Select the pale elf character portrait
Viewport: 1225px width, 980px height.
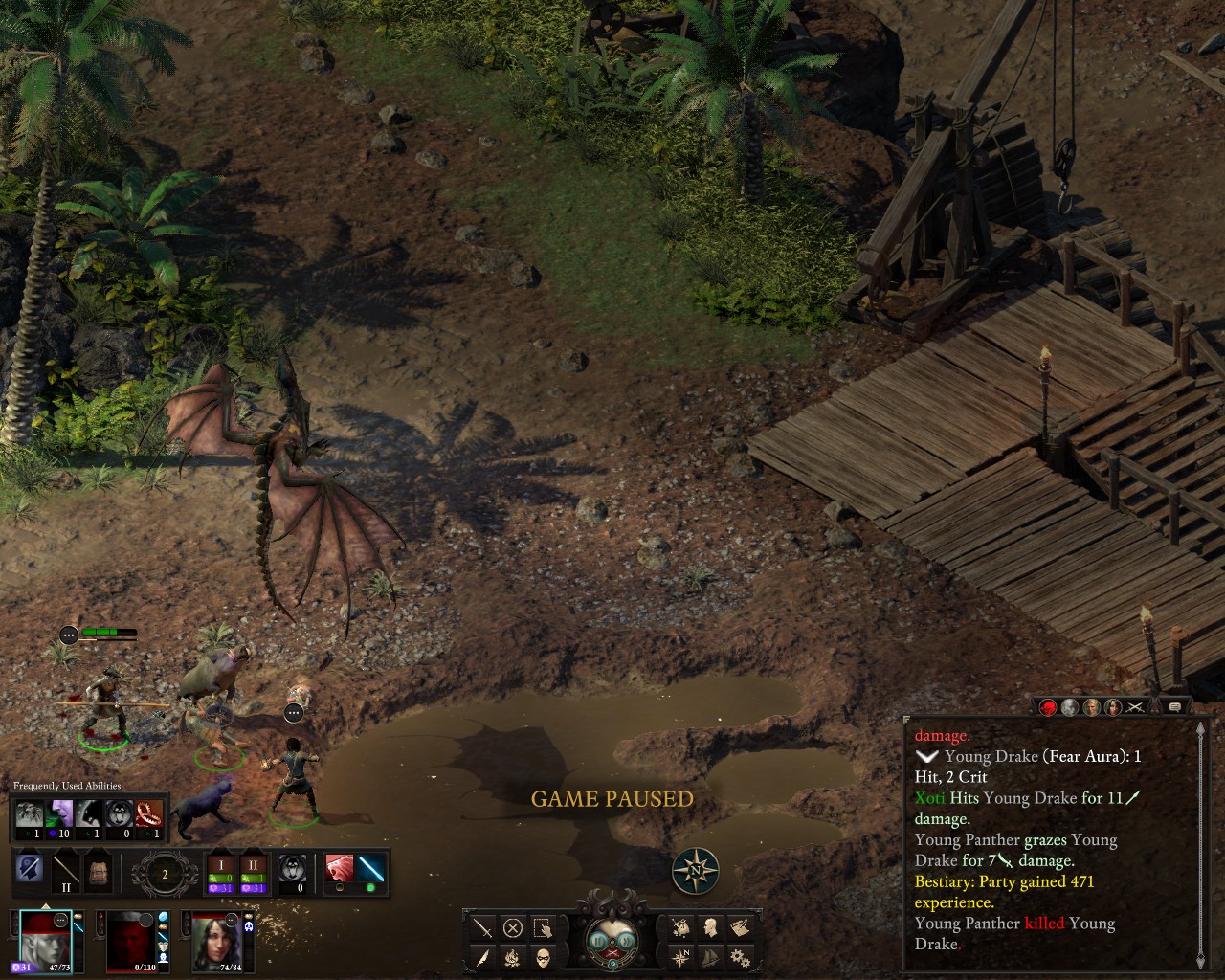[x=45, y=939]
